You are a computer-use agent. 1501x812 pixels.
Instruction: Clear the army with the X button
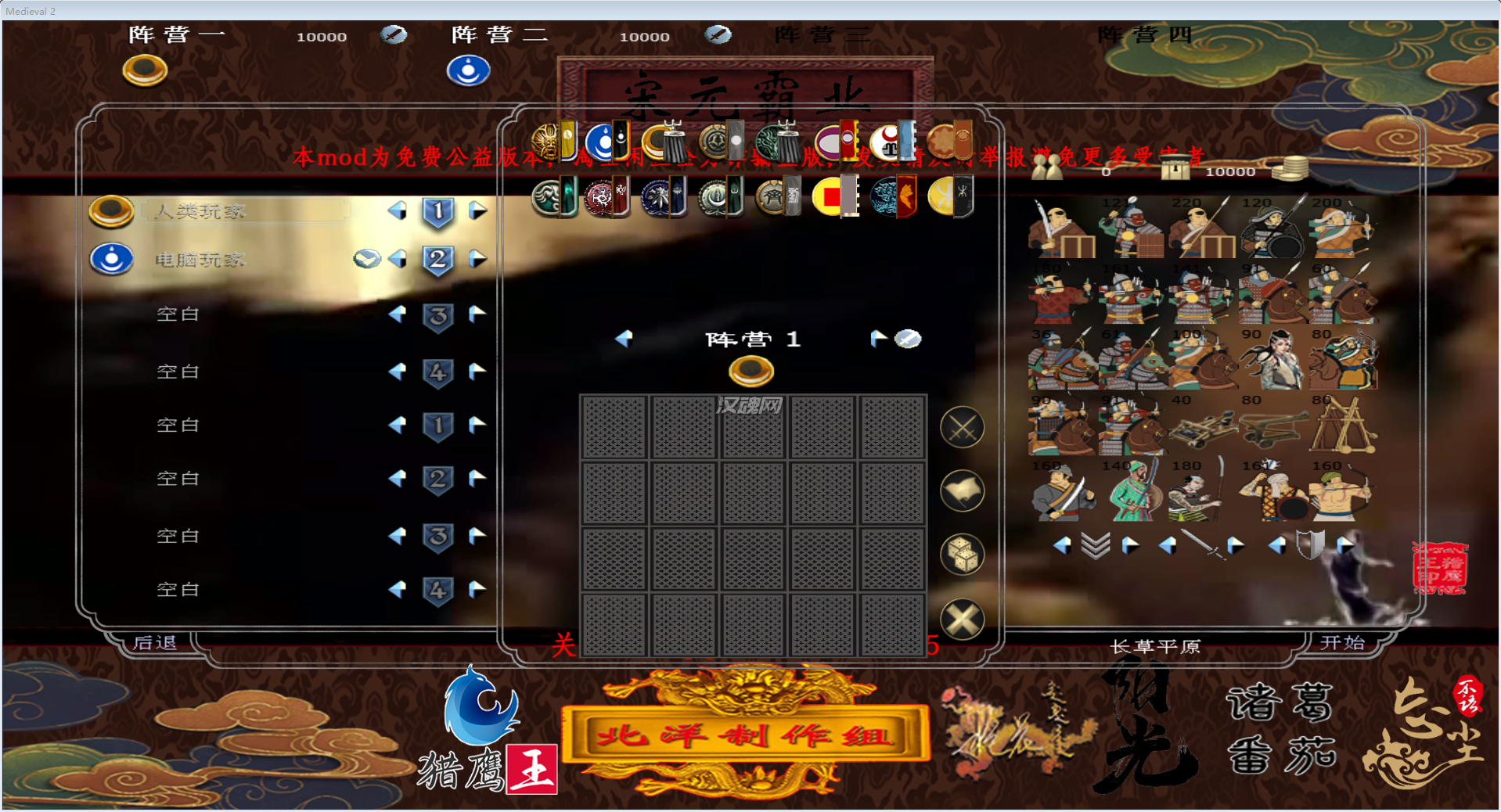pos(962,620)
